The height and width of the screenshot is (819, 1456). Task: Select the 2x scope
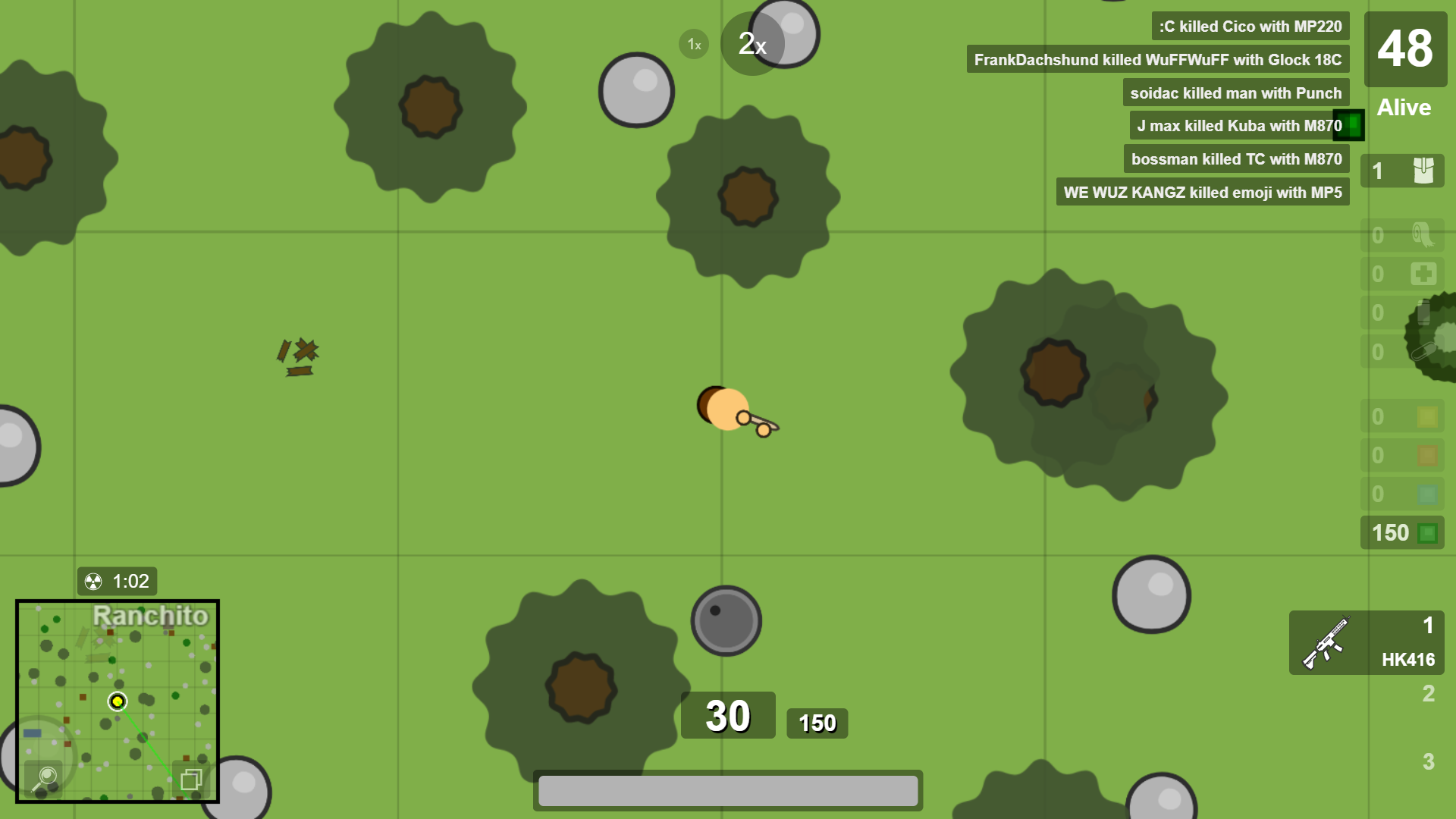point(752,44)
